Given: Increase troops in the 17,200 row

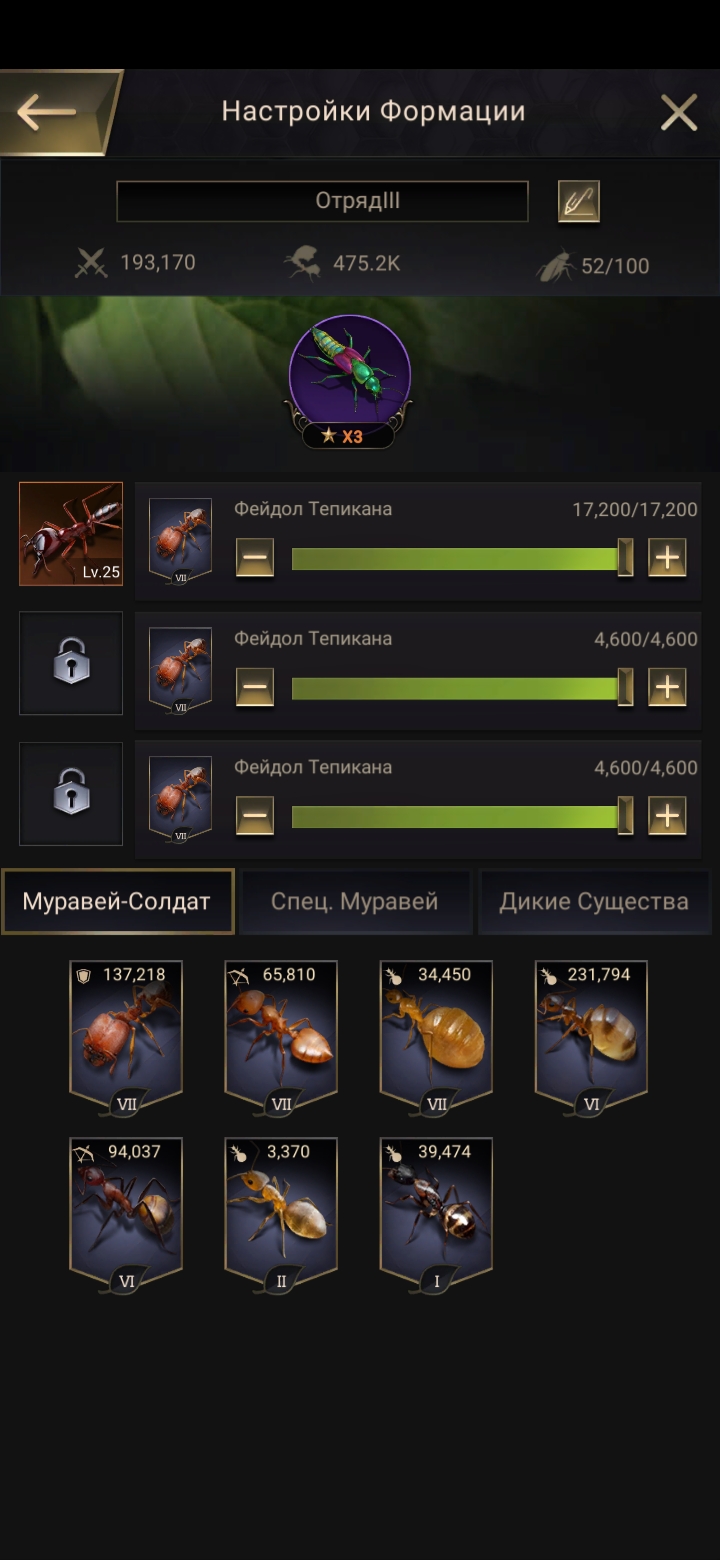Looking at the screenshot, I should (667, 557).
